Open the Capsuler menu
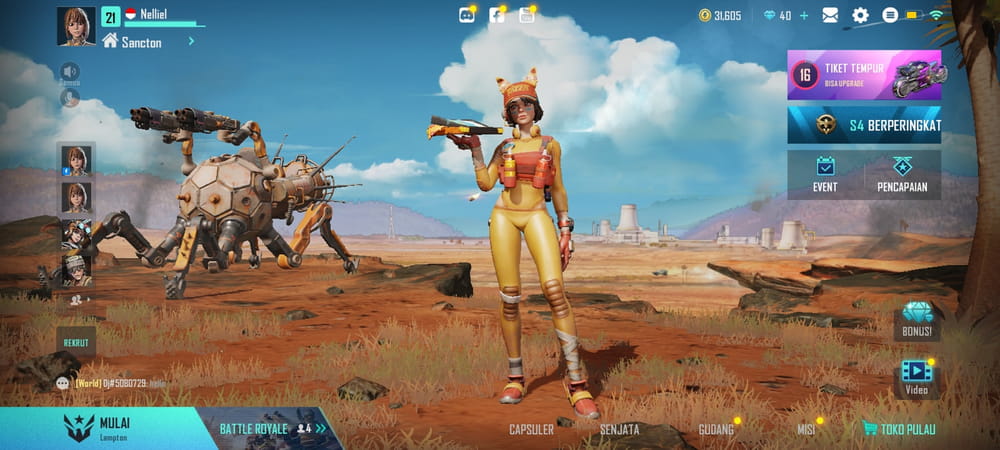 pos(531,430)
